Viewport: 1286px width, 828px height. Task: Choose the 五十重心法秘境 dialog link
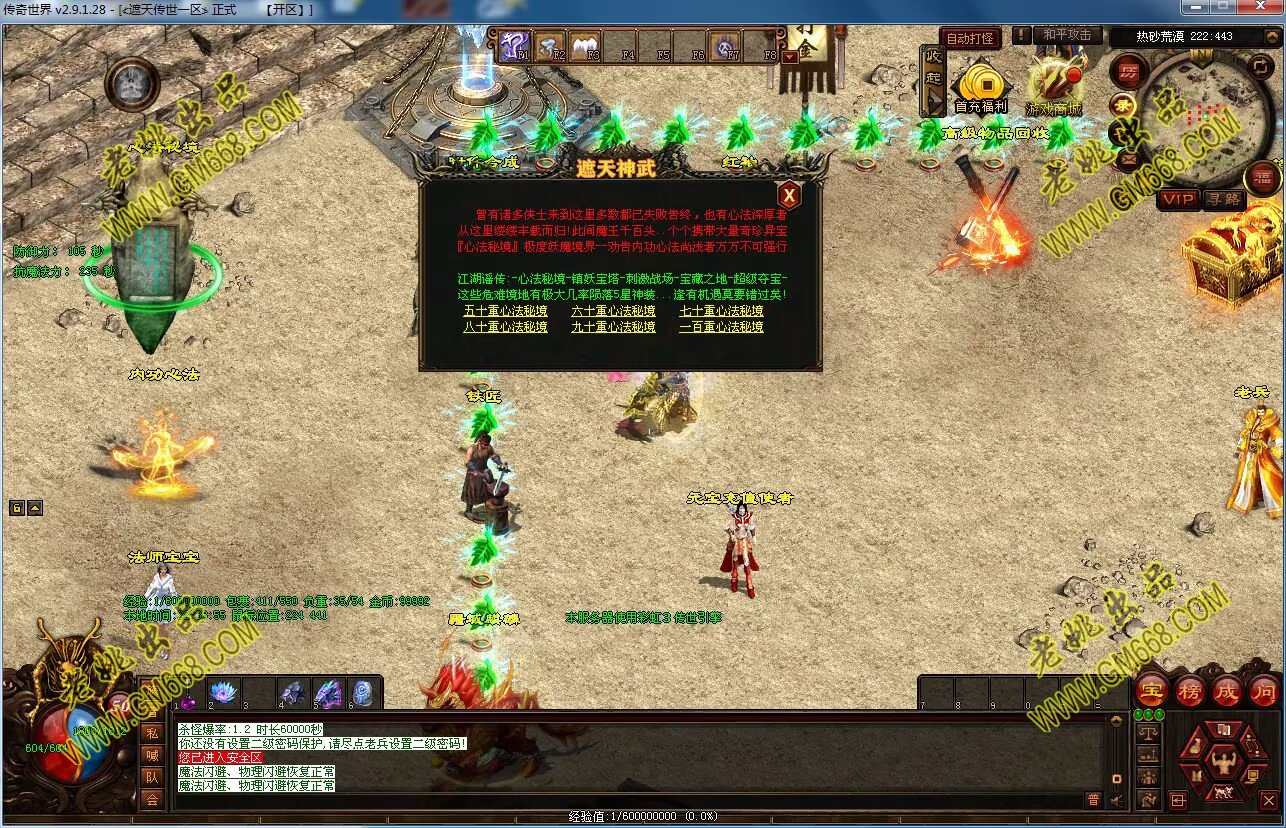pos(505,311)
